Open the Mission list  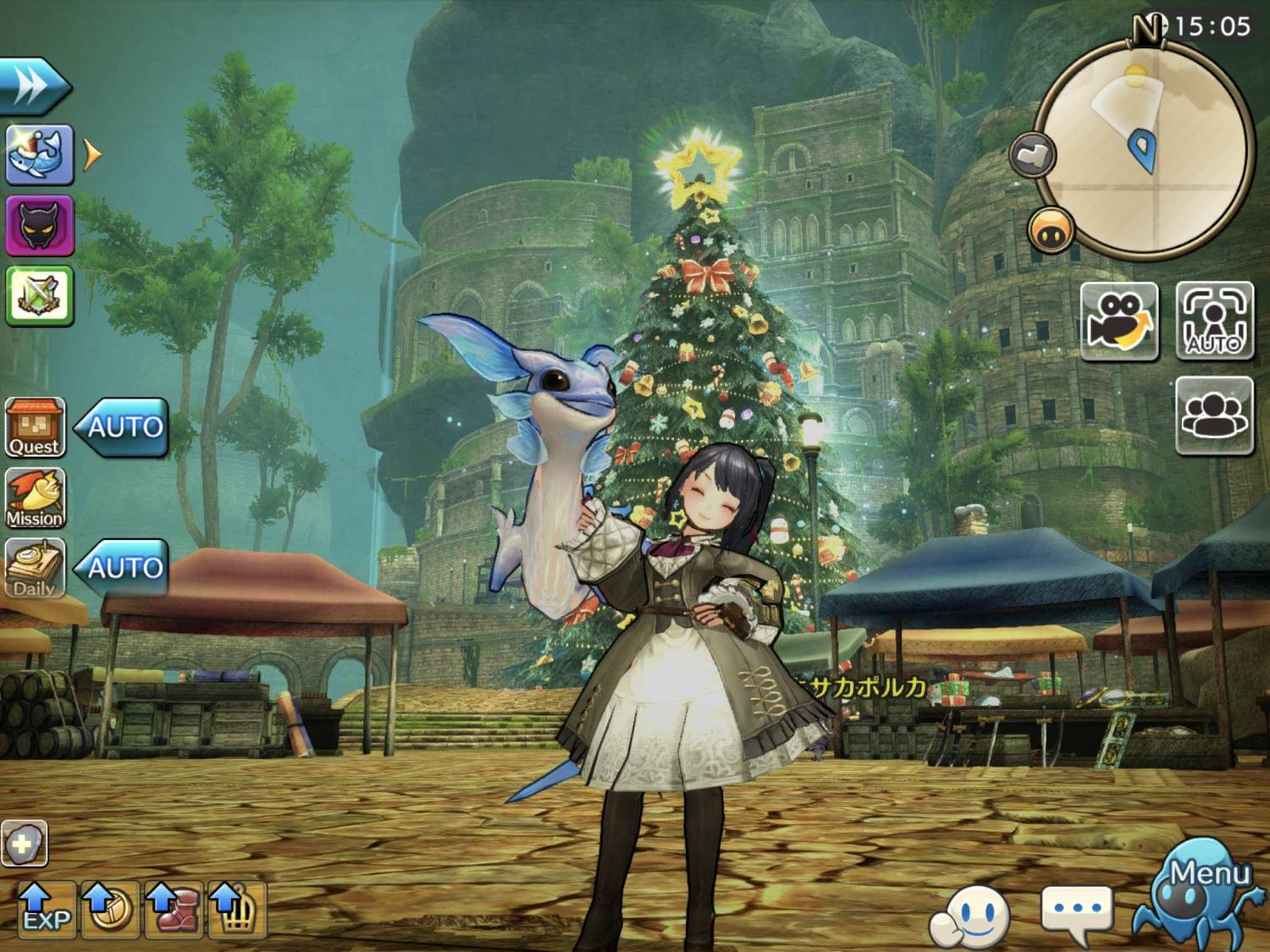(x=35, y=498)
